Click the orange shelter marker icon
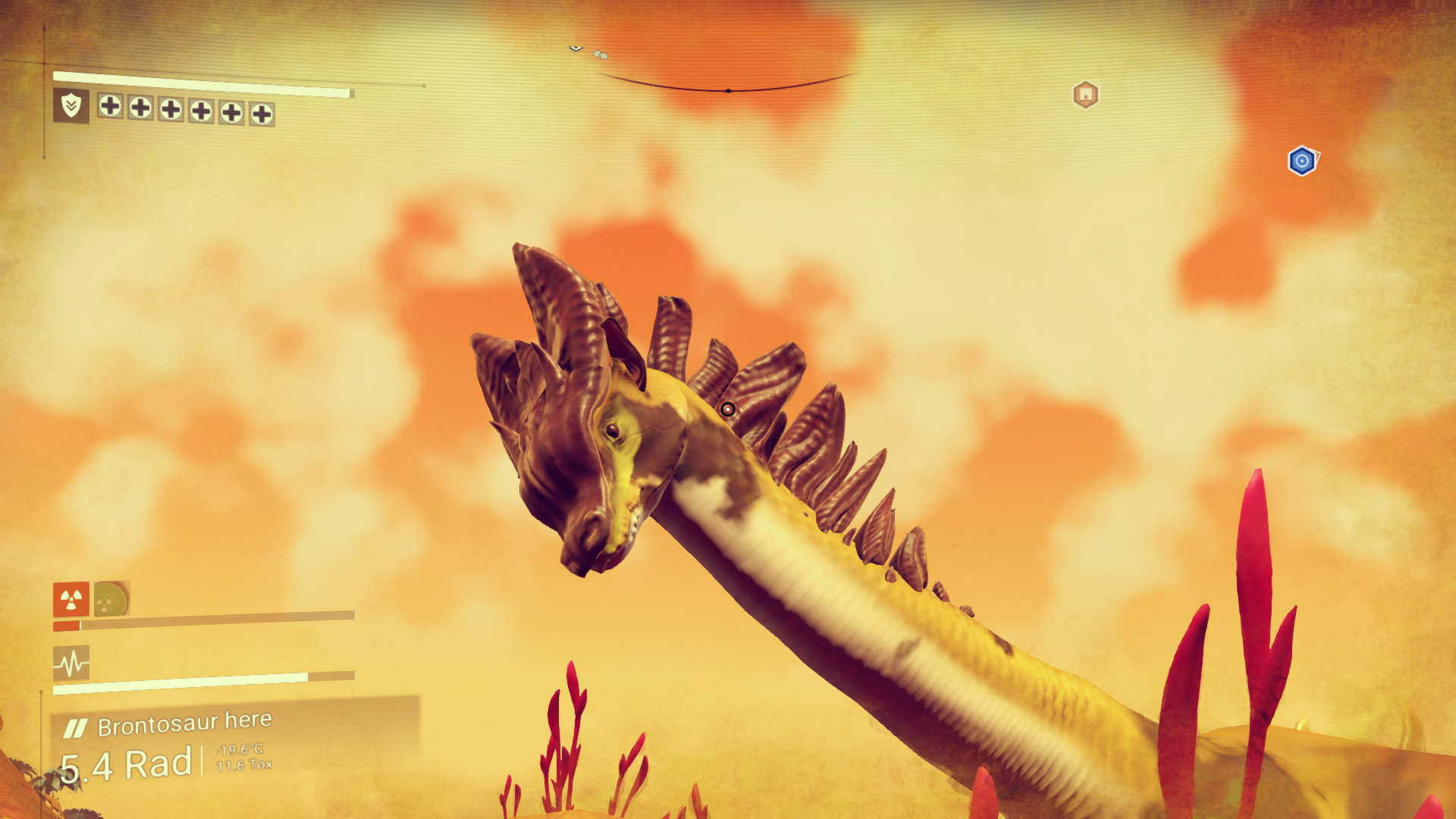 pyautogui.click(x=1085, y=95)
